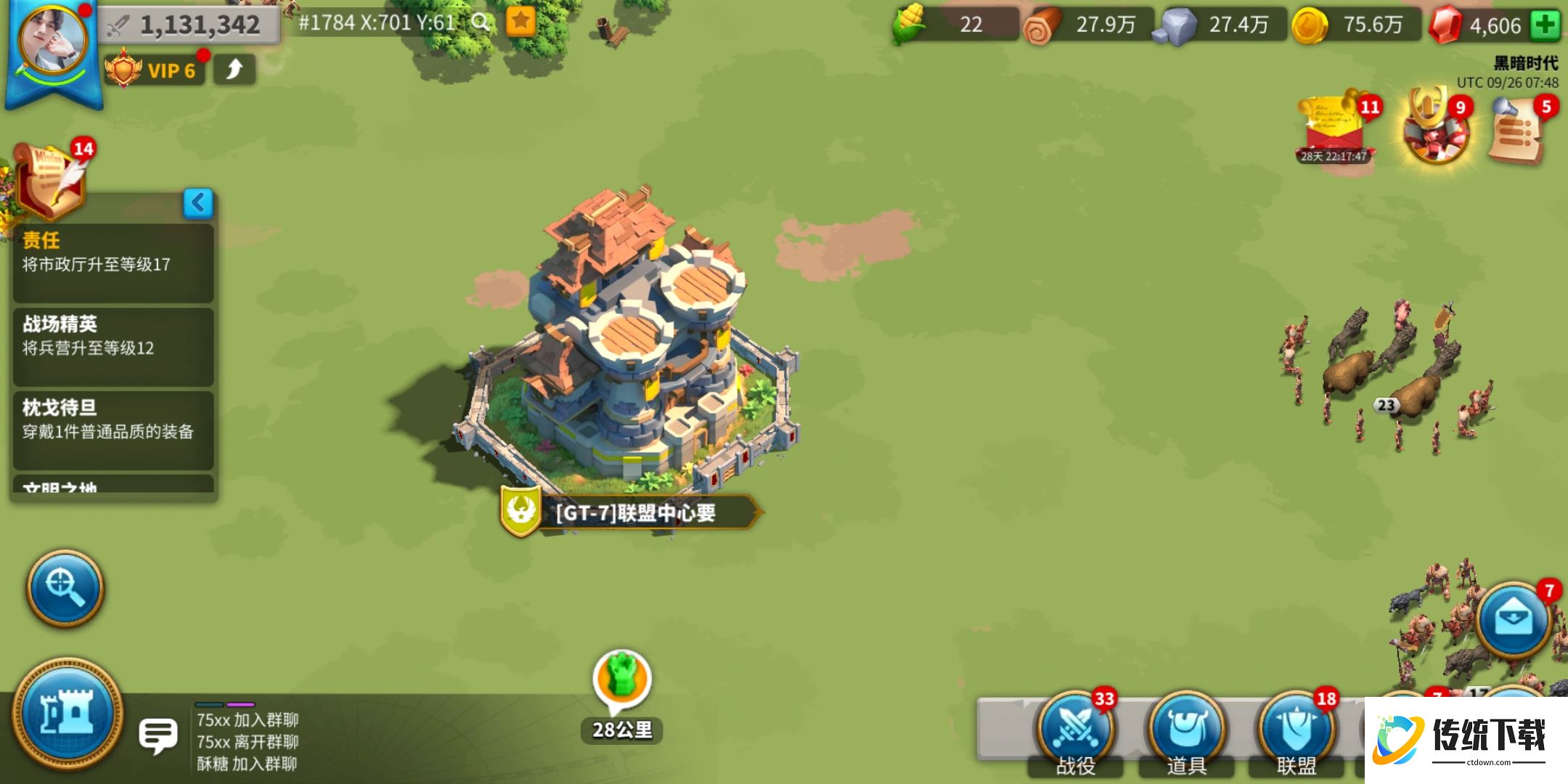Select the barracks level 12 quest

113,346
